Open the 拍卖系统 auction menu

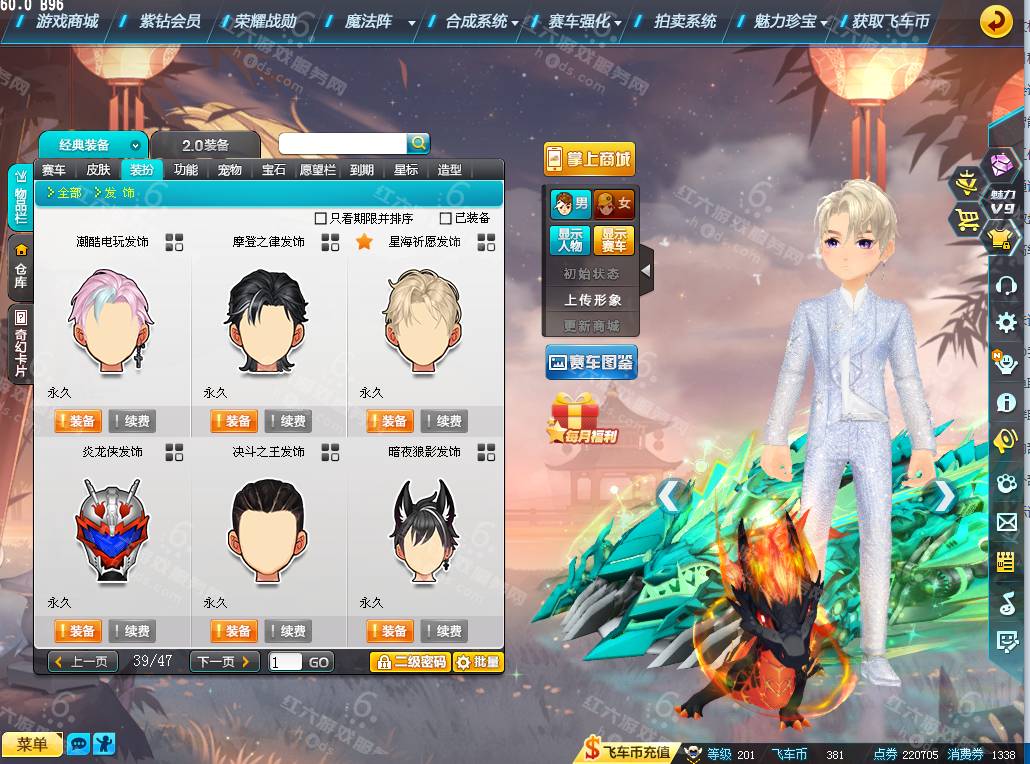click(685, 21)
